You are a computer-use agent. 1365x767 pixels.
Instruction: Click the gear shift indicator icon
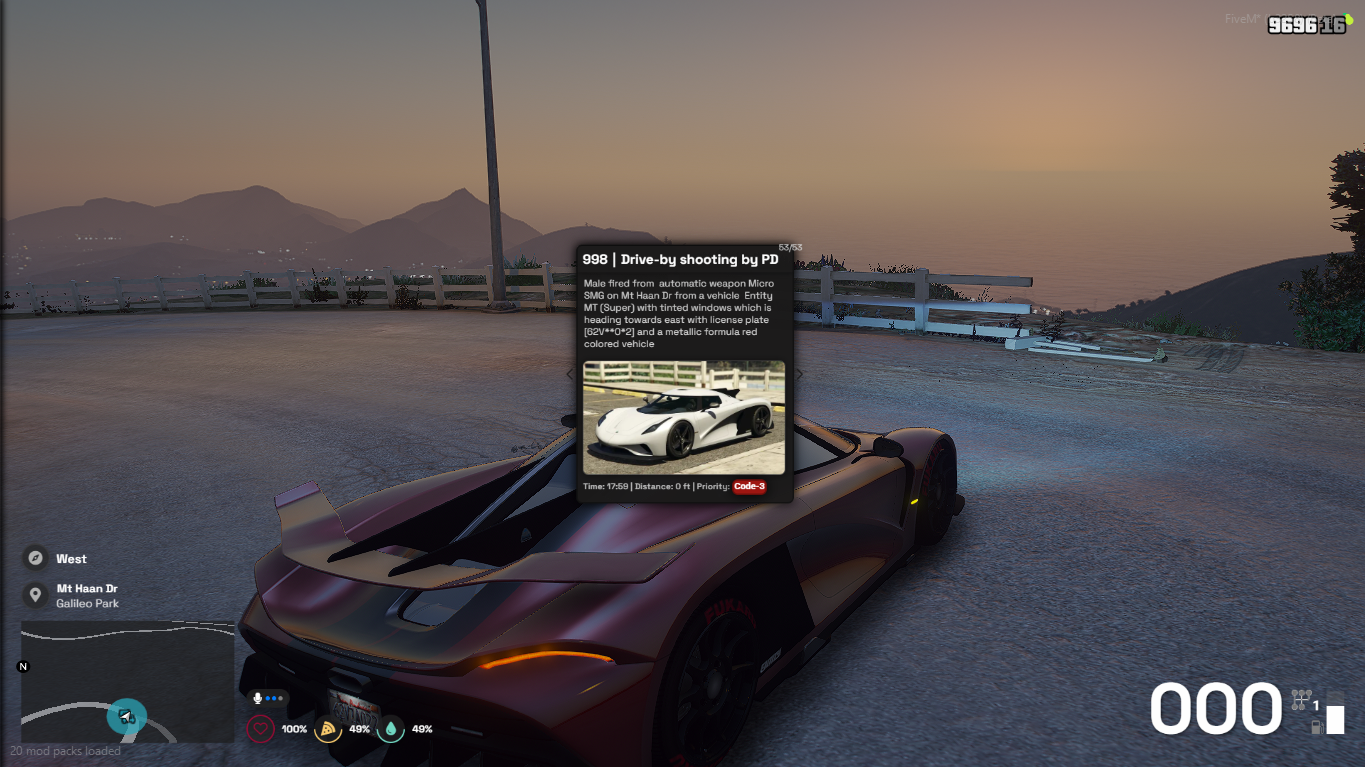pyautogui.click(x=1300, y=699)
